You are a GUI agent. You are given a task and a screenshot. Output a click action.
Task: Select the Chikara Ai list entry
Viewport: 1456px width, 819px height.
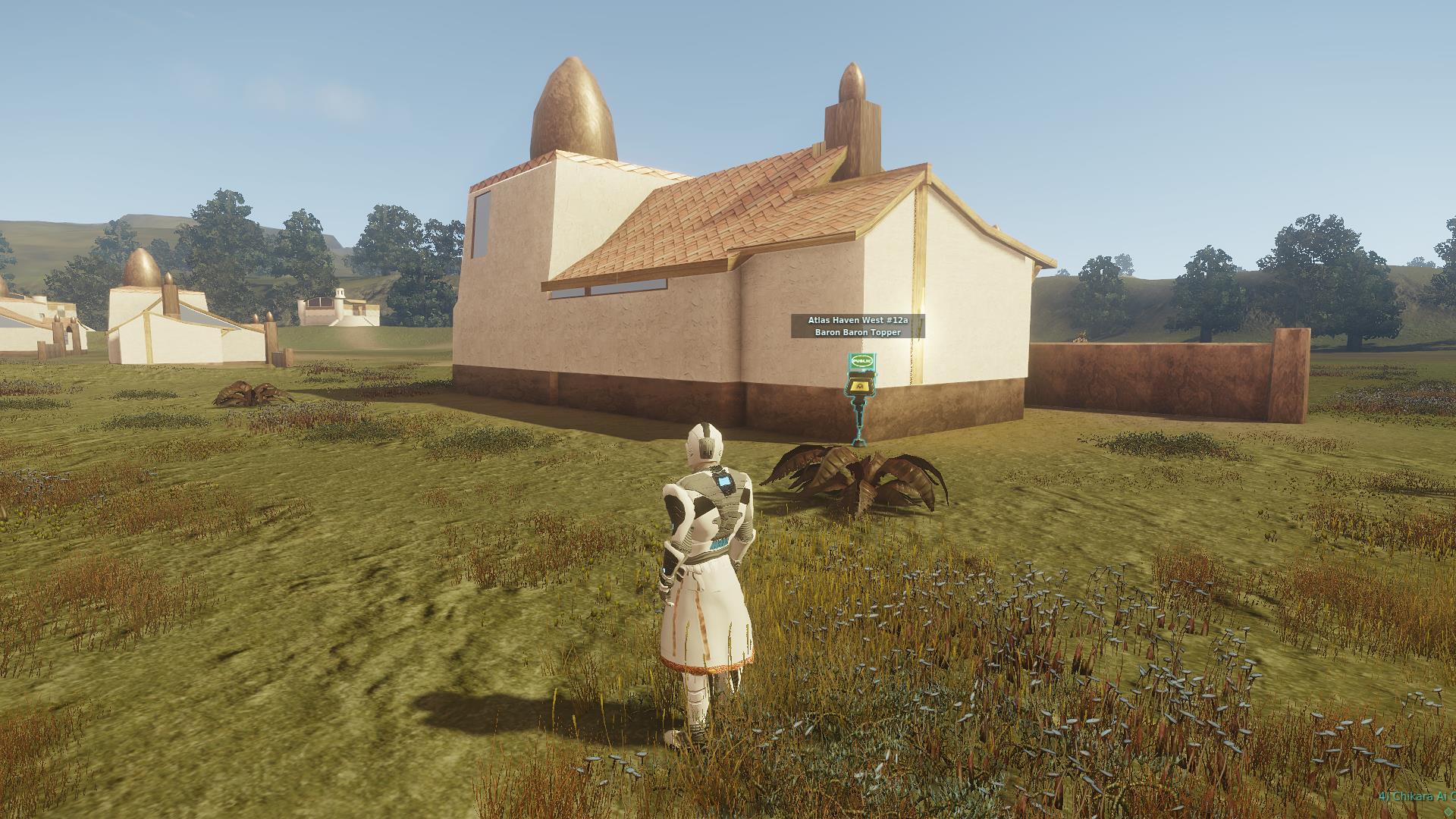(x=1416, y=796)
